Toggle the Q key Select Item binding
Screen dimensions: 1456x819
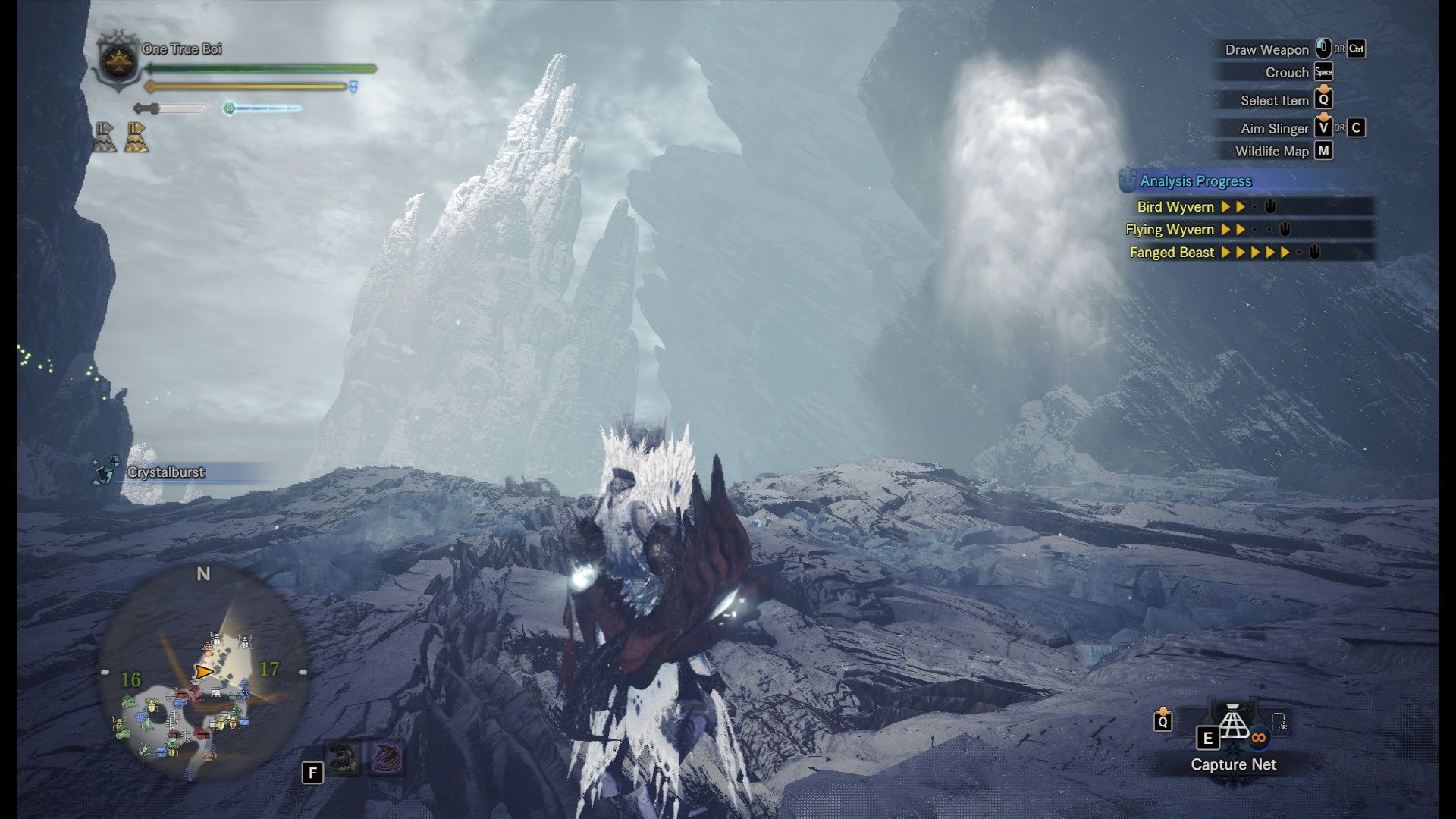pyautogui.click(x=1323, y=100)
